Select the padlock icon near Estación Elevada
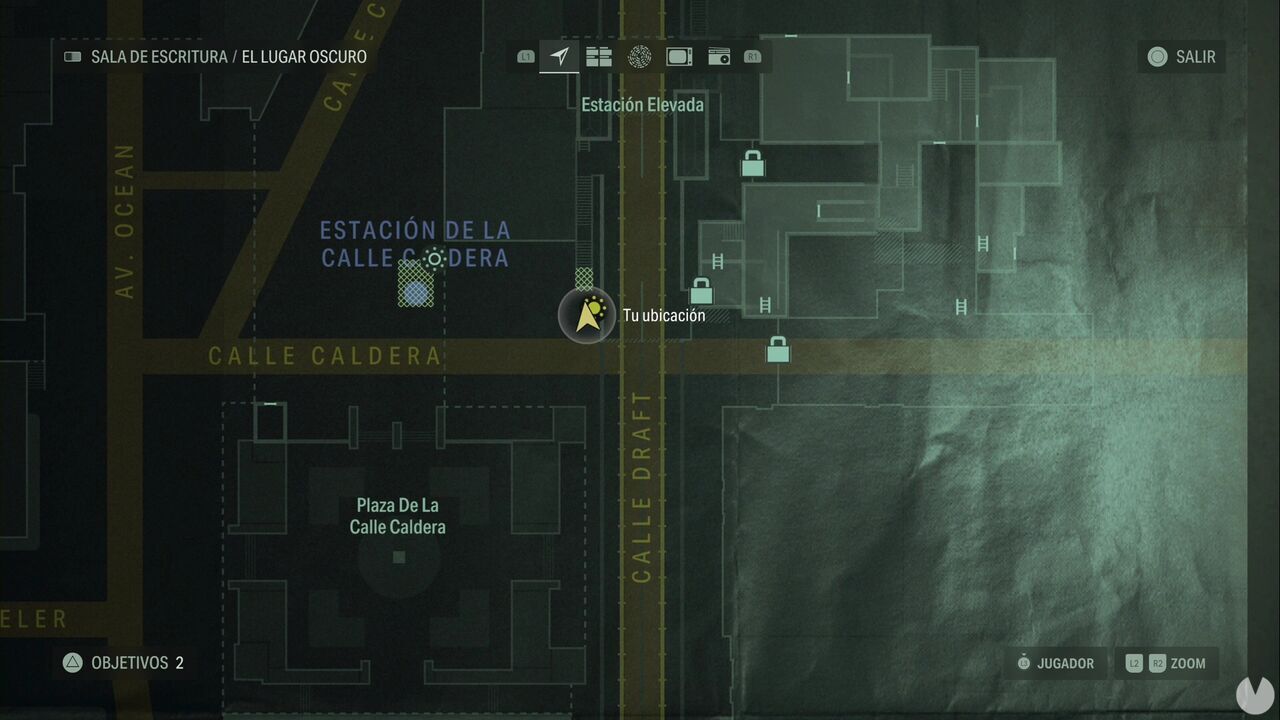This screenshot has width=1280, height=720. click(x=751, y=164)
